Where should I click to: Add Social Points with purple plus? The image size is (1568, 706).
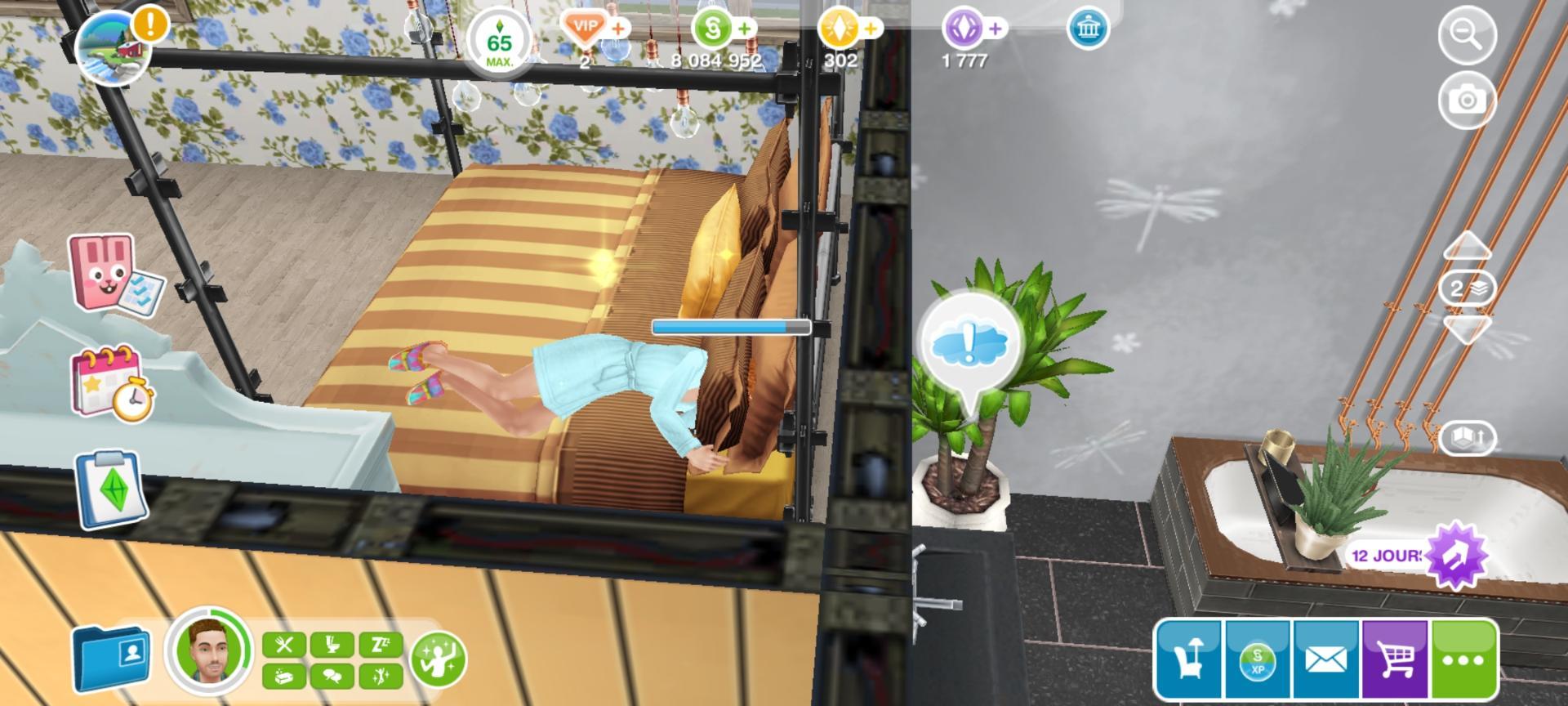pyautogui.click(x=995, y=29)
